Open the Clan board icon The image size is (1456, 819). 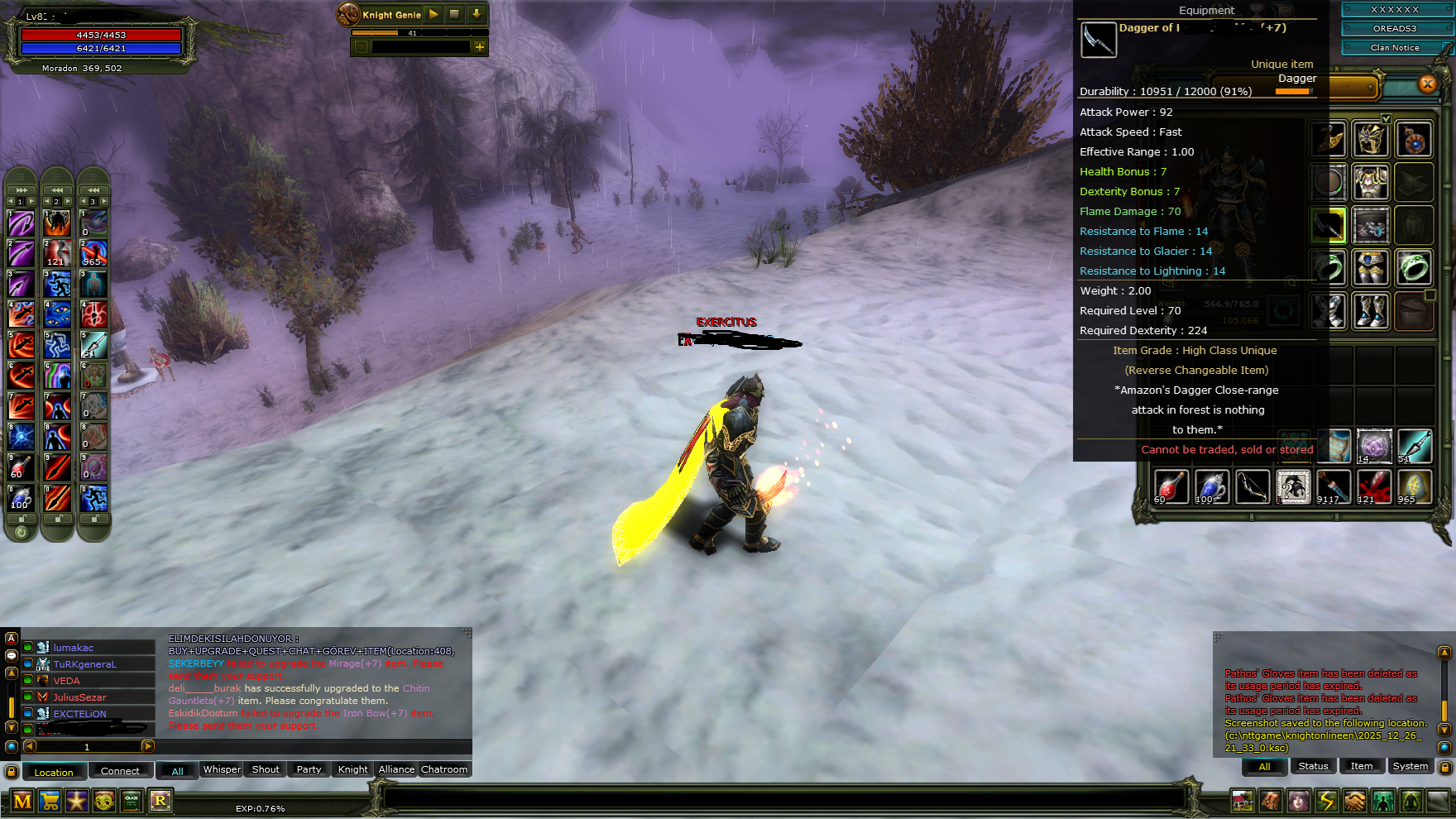(131, 801)
